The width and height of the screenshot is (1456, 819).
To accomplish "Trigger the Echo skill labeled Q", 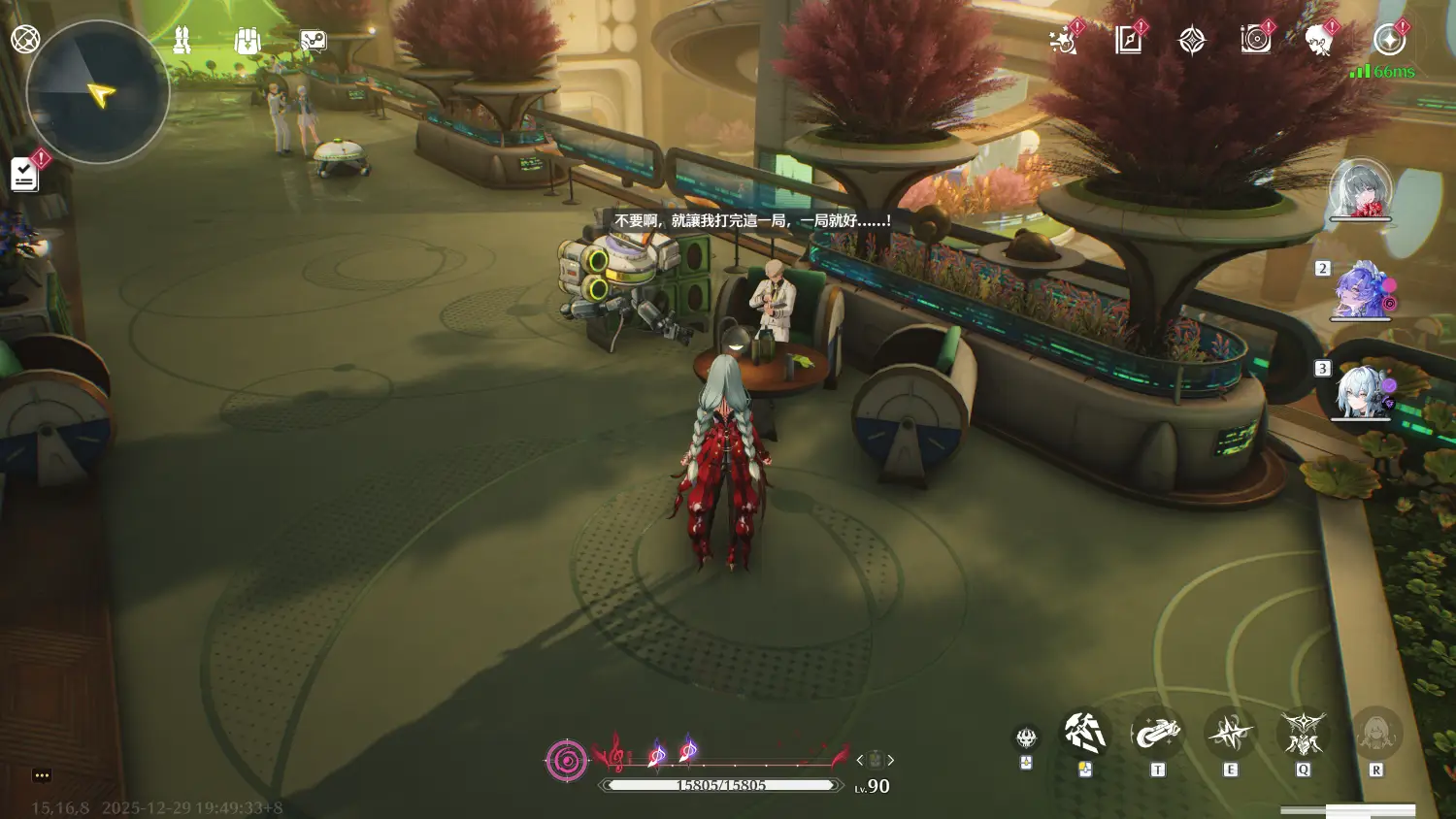I will 1303,734.
